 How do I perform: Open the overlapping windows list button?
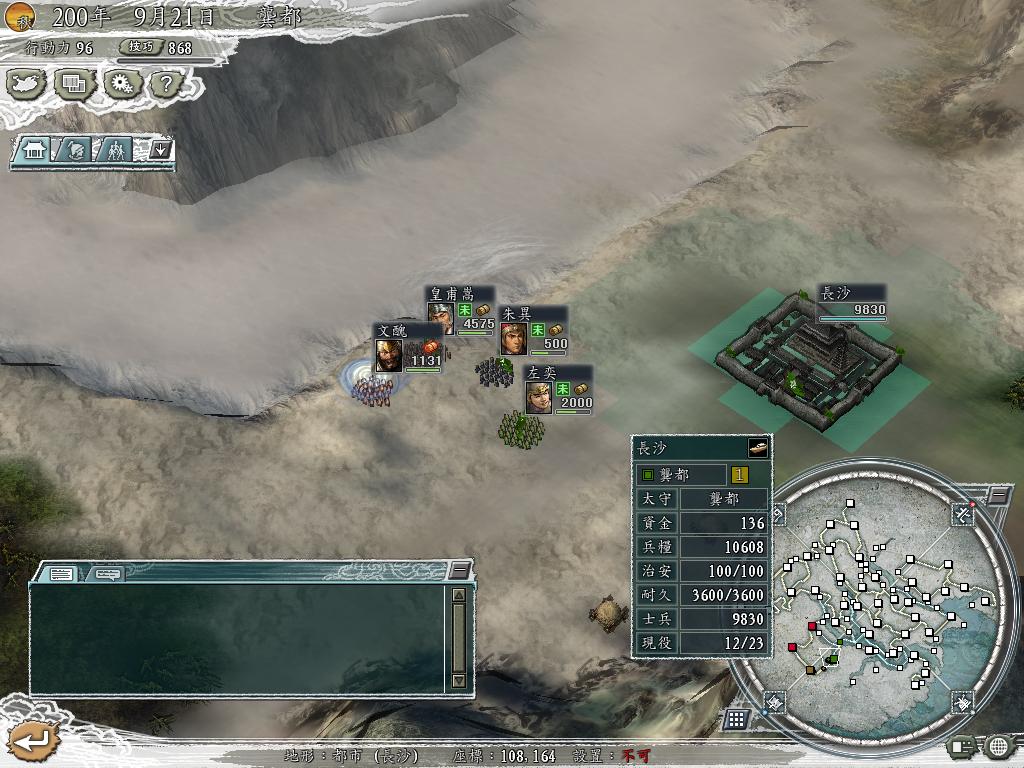73,84
